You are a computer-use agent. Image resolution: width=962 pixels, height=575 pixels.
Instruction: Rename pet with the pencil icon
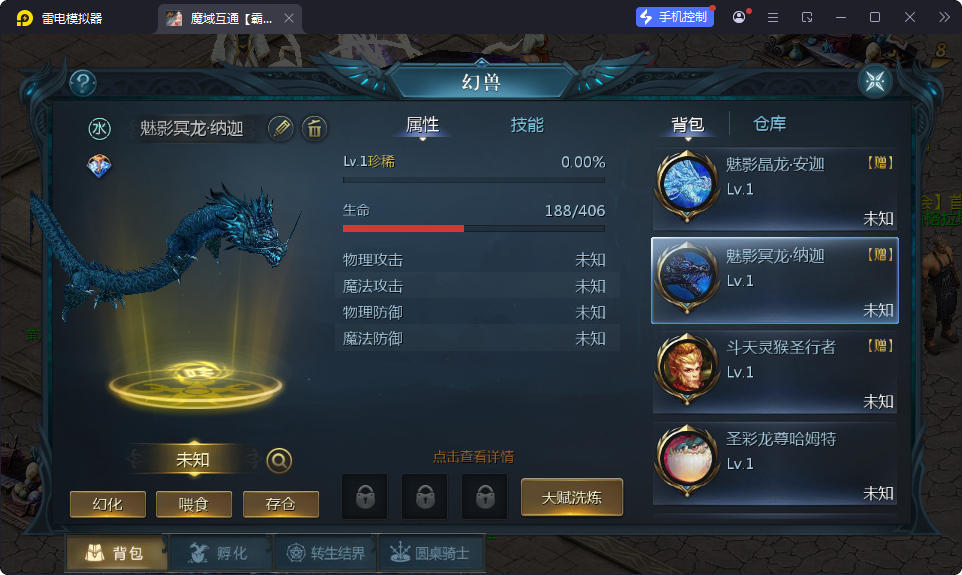point(281,127)
